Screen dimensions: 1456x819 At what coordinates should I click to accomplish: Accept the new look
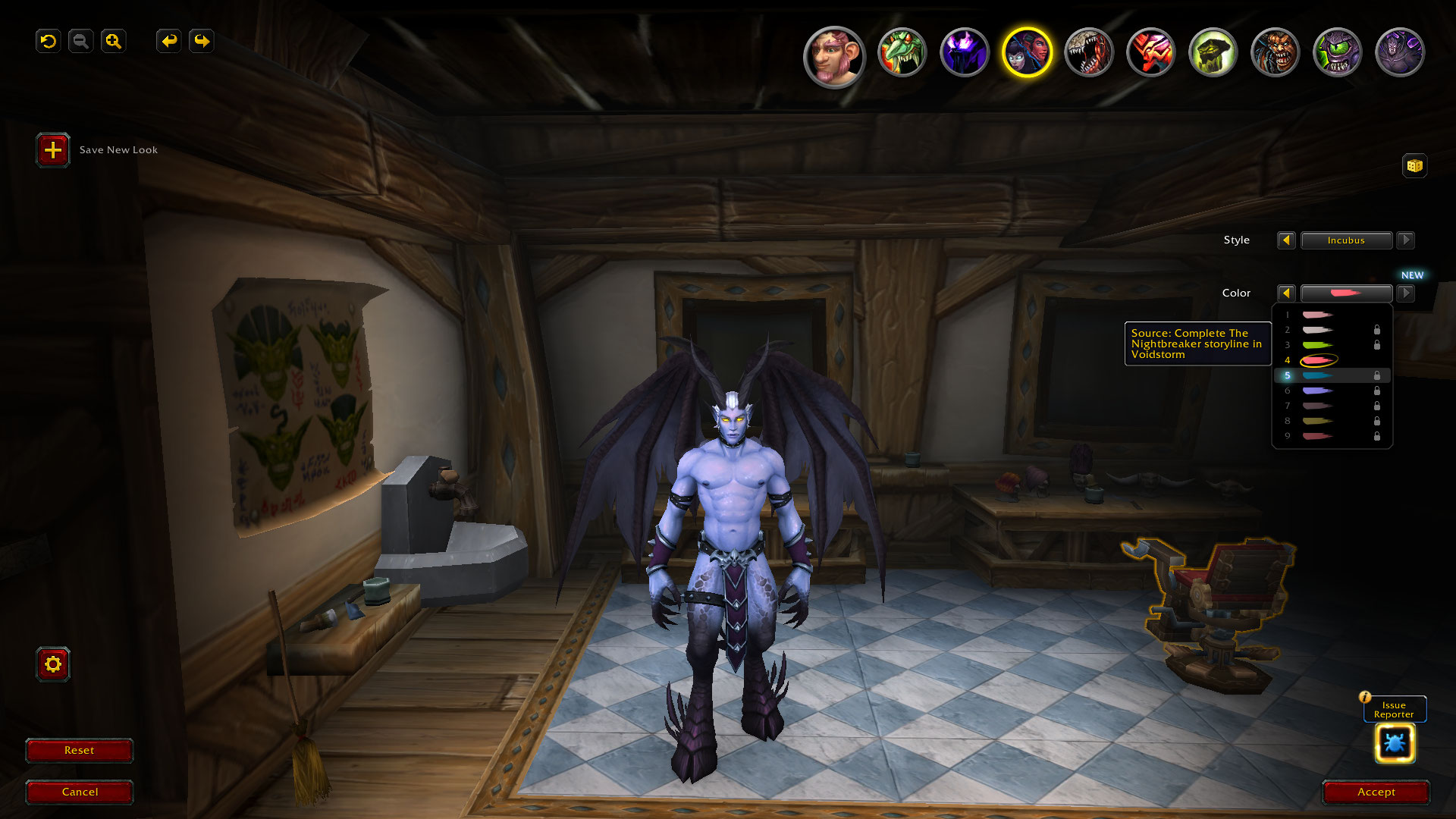point(1376,792)
